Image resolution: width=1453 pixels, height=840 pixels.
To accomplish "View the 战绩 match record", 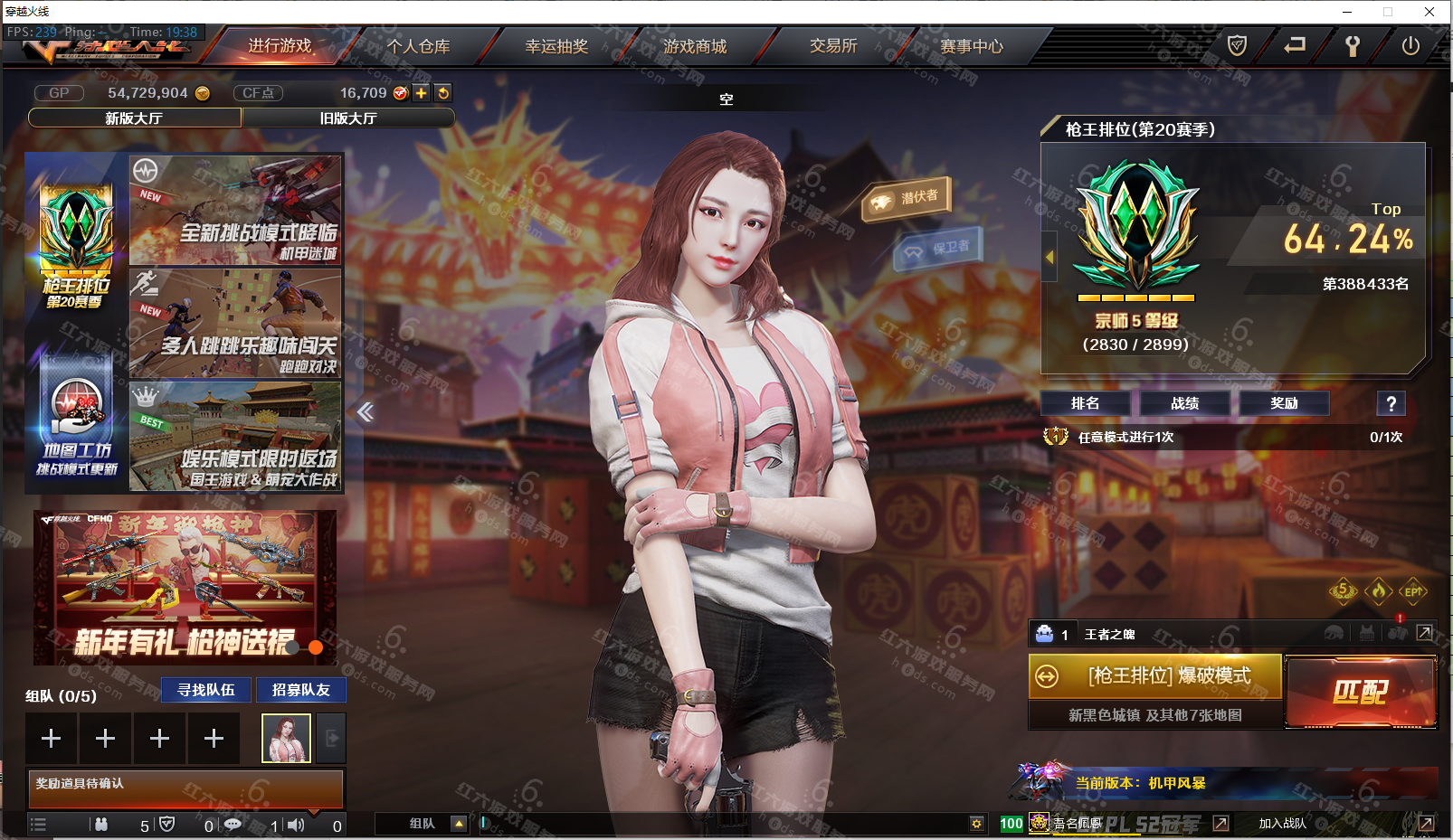I will pyautogui.click(x=1184, y=403).
